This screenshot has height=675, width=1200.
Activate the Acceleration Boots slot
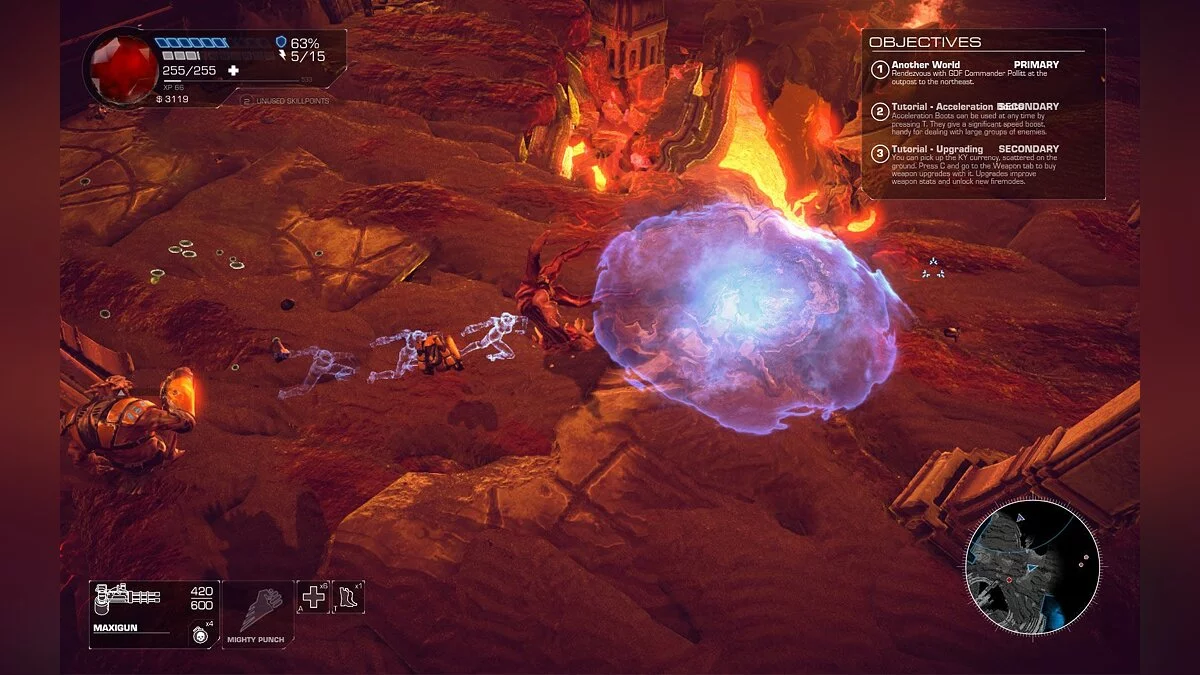tap(349, 597)
